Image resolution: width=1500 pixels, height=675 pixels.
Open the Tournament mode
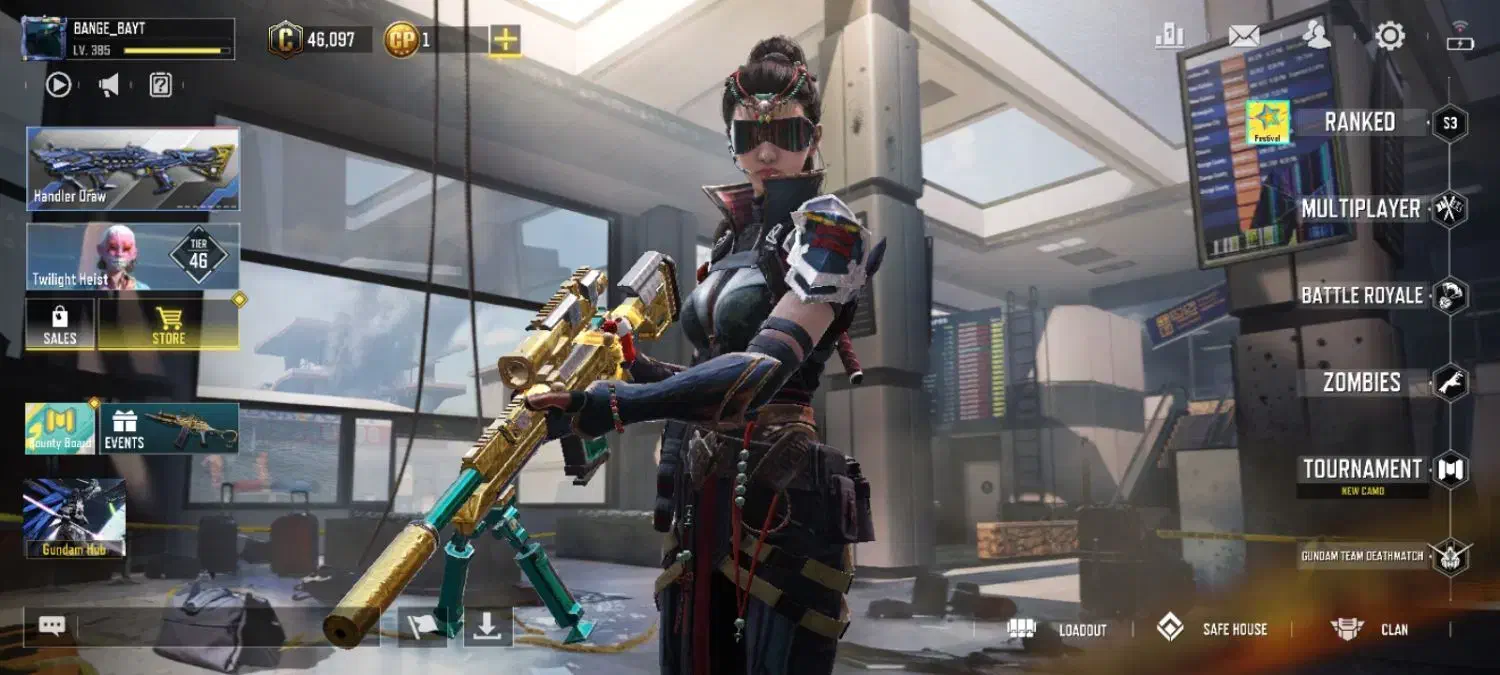click(1362, 469)
